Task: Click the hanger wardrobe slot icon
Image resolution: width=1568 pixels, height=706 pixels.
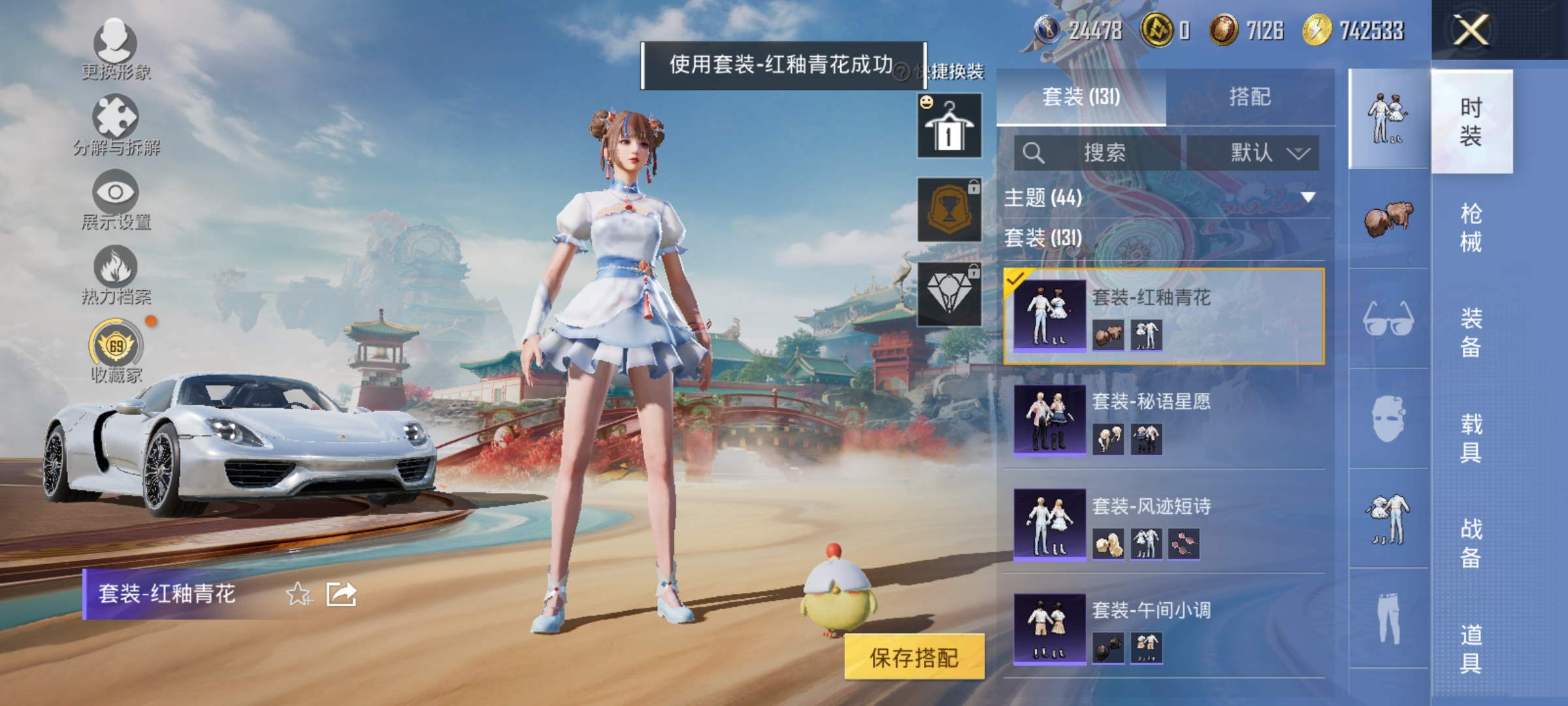Action: tap(951, 124)
